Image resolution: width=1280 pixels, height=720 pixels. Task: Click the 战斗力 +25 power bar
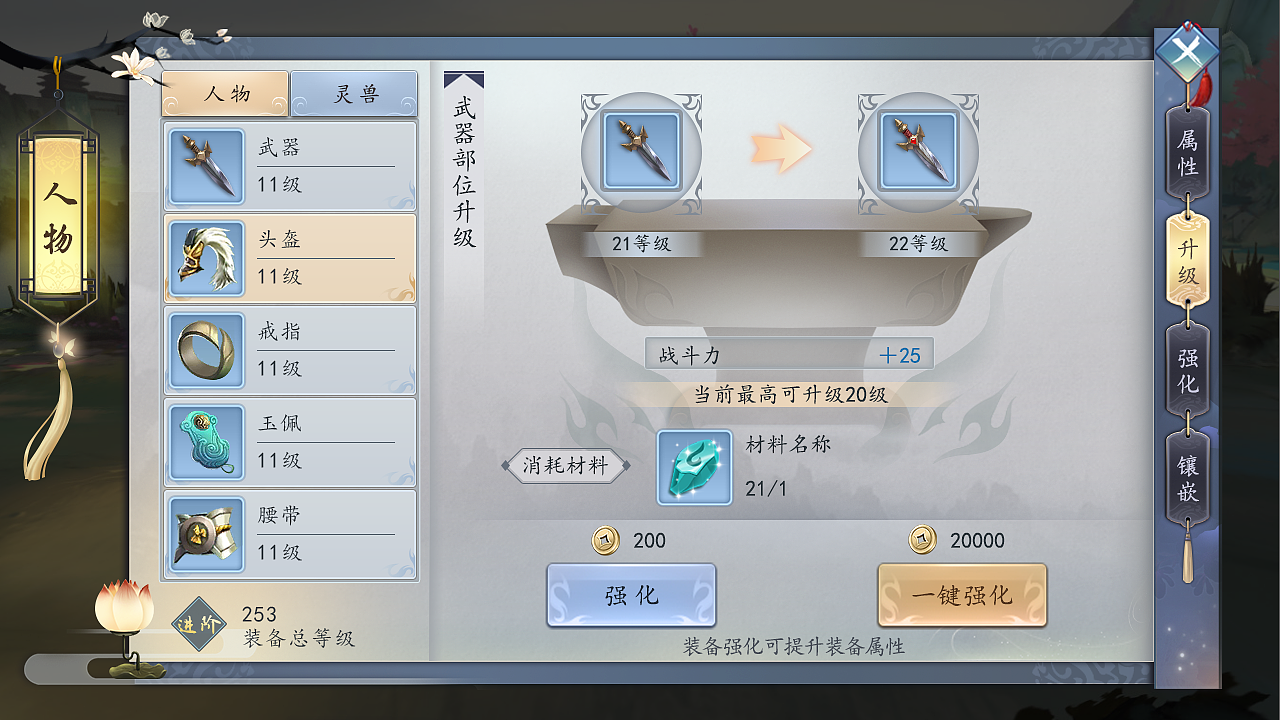tap(790, 354)
